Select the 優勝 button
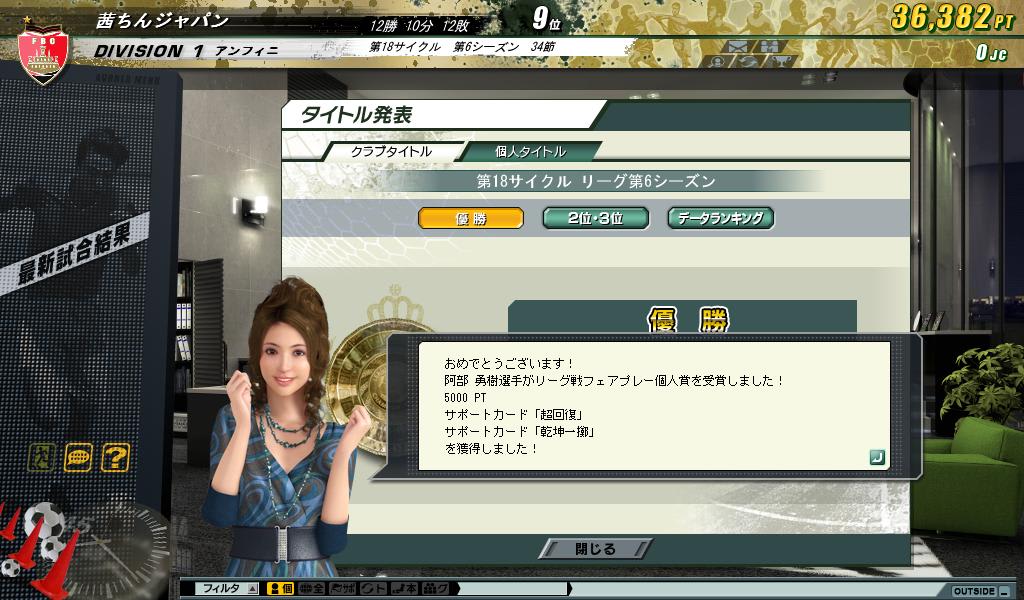This screenshot has width=1024, height=600. pyautogui.click(x=470, y=218)
